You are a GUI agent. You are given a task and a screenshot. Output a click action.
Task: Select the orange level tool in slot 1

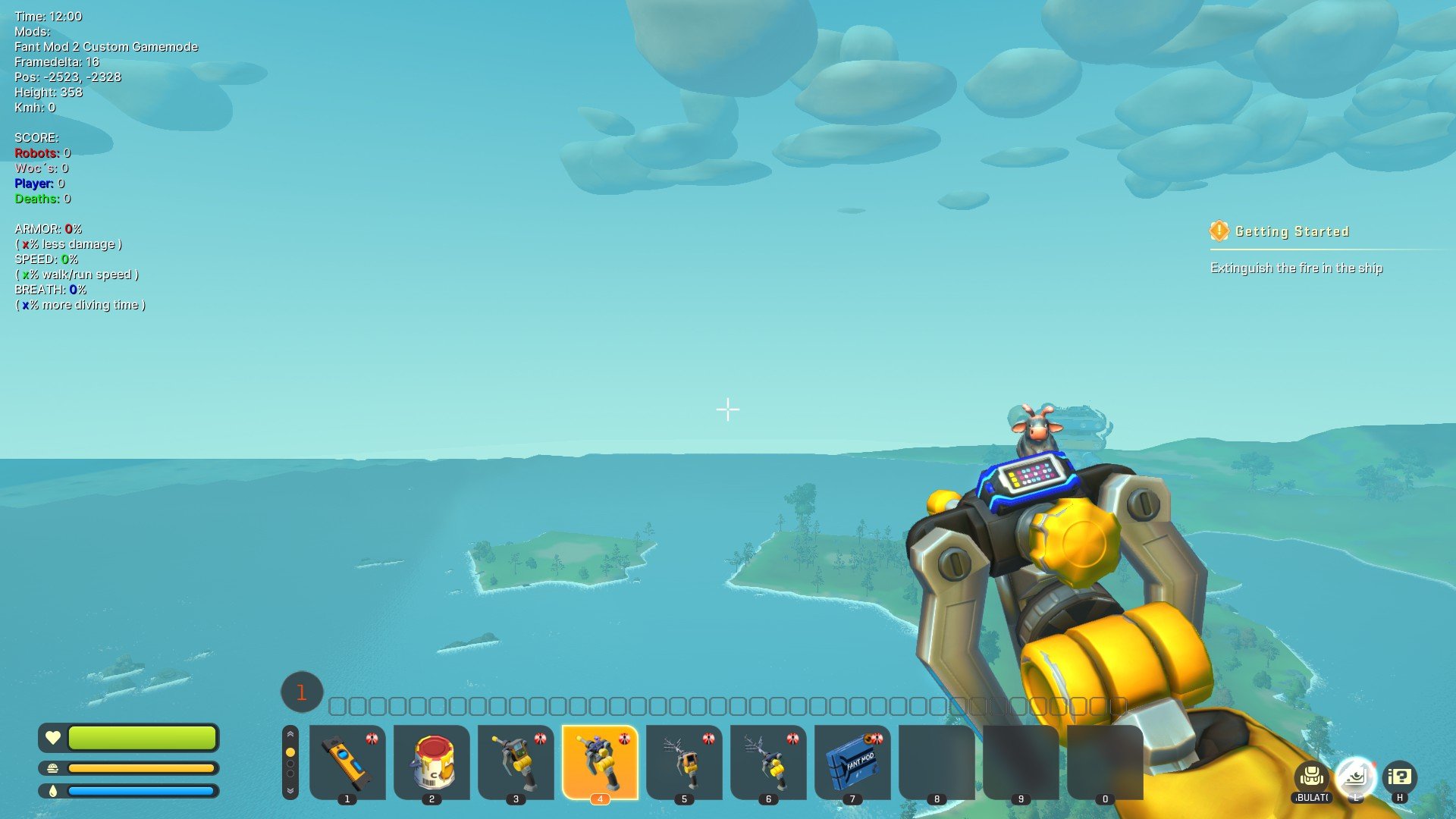point(347,761)
